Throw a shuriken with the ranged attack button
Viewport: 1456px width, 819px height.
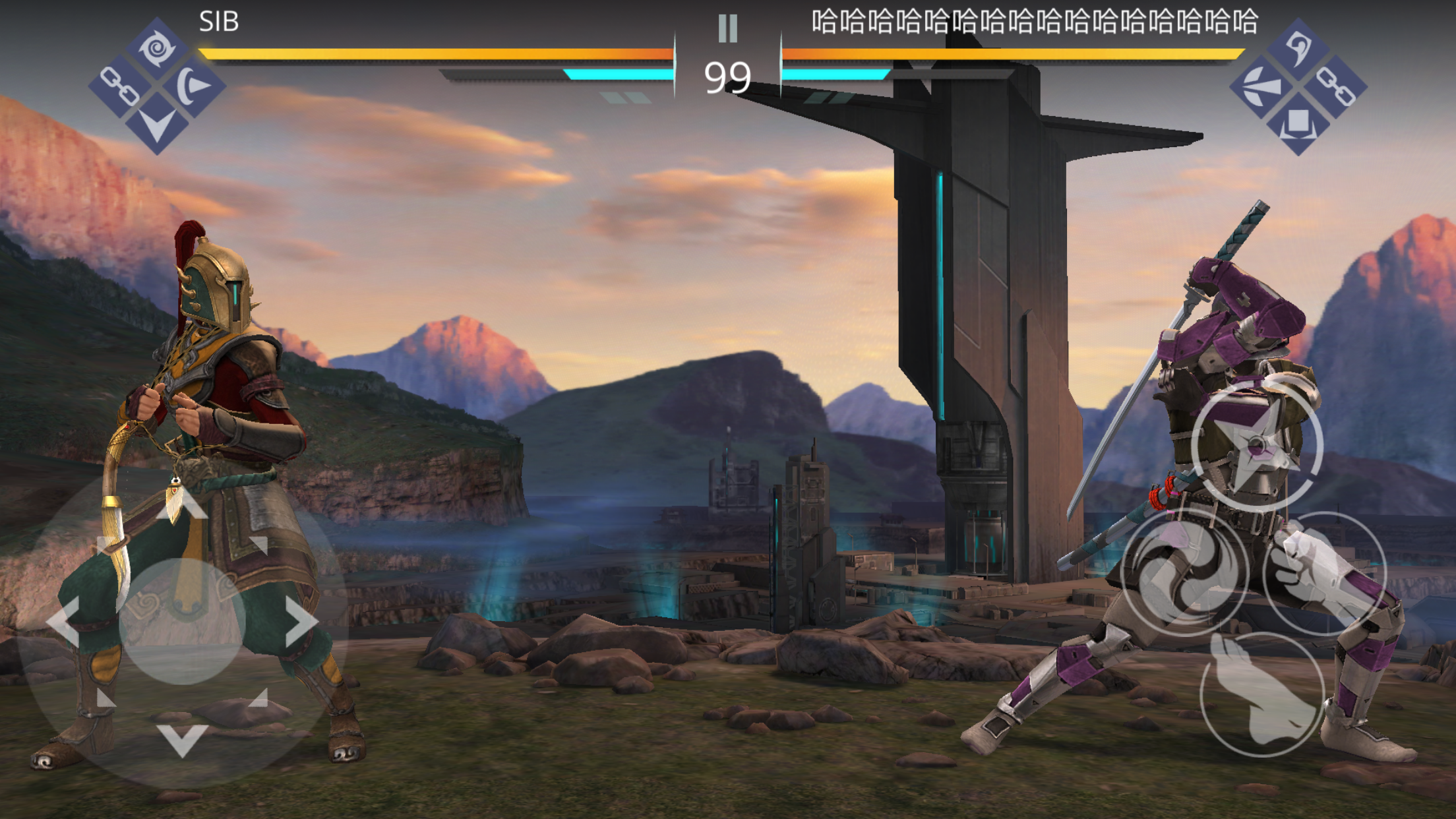click(1257, 446)
